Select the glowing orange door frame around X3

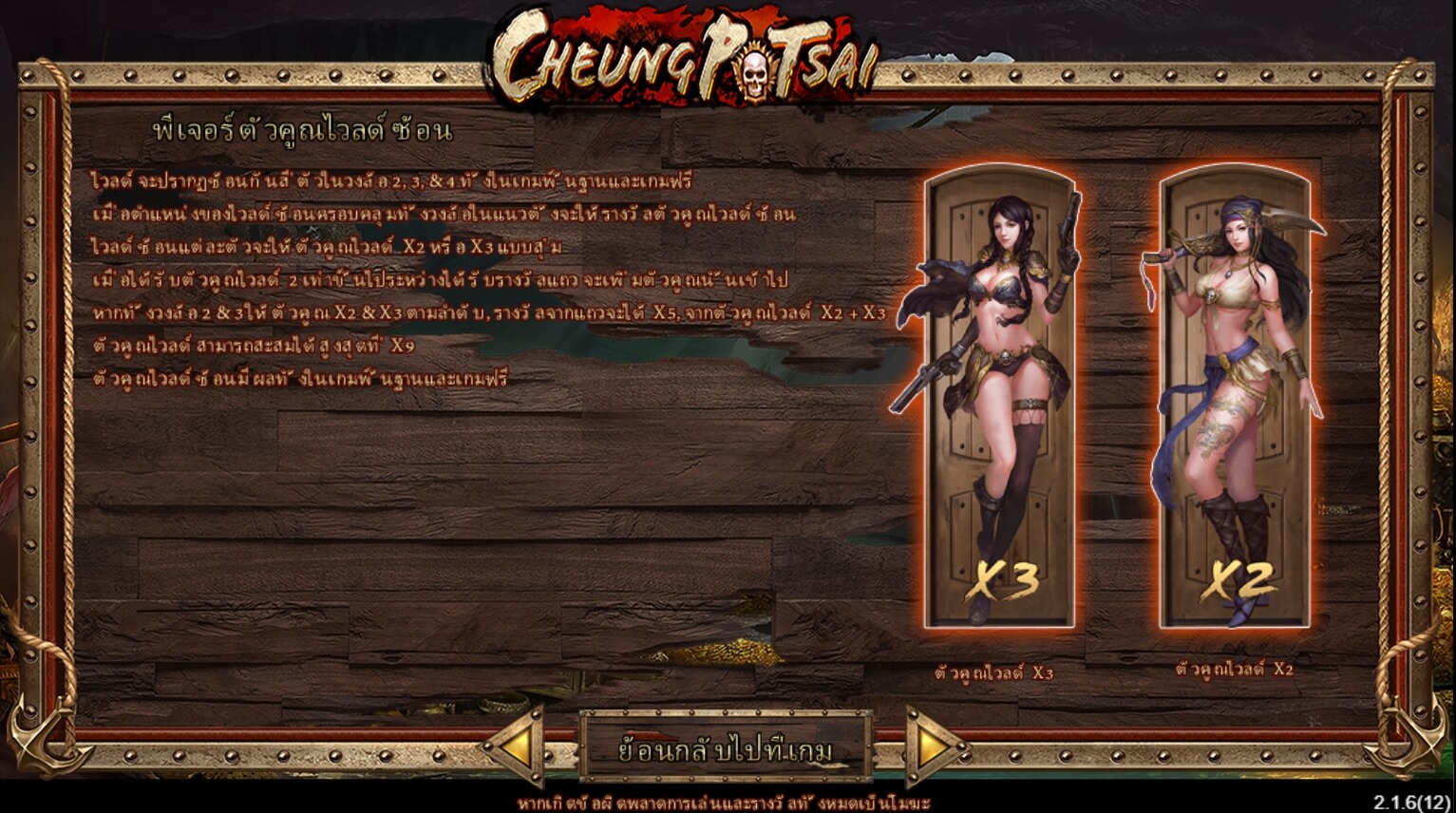(1002, 397)
